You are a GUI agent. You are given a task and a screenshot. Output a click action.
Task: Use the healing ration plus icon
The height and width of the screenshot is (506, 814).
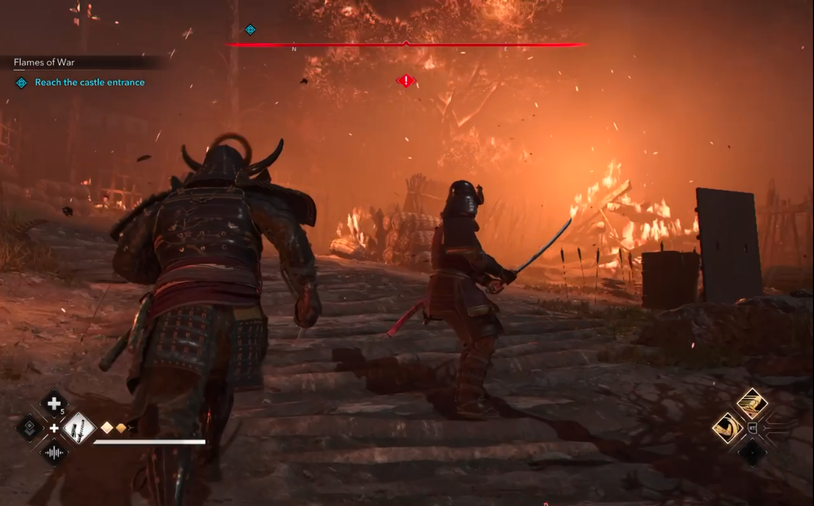pos(53,405)
